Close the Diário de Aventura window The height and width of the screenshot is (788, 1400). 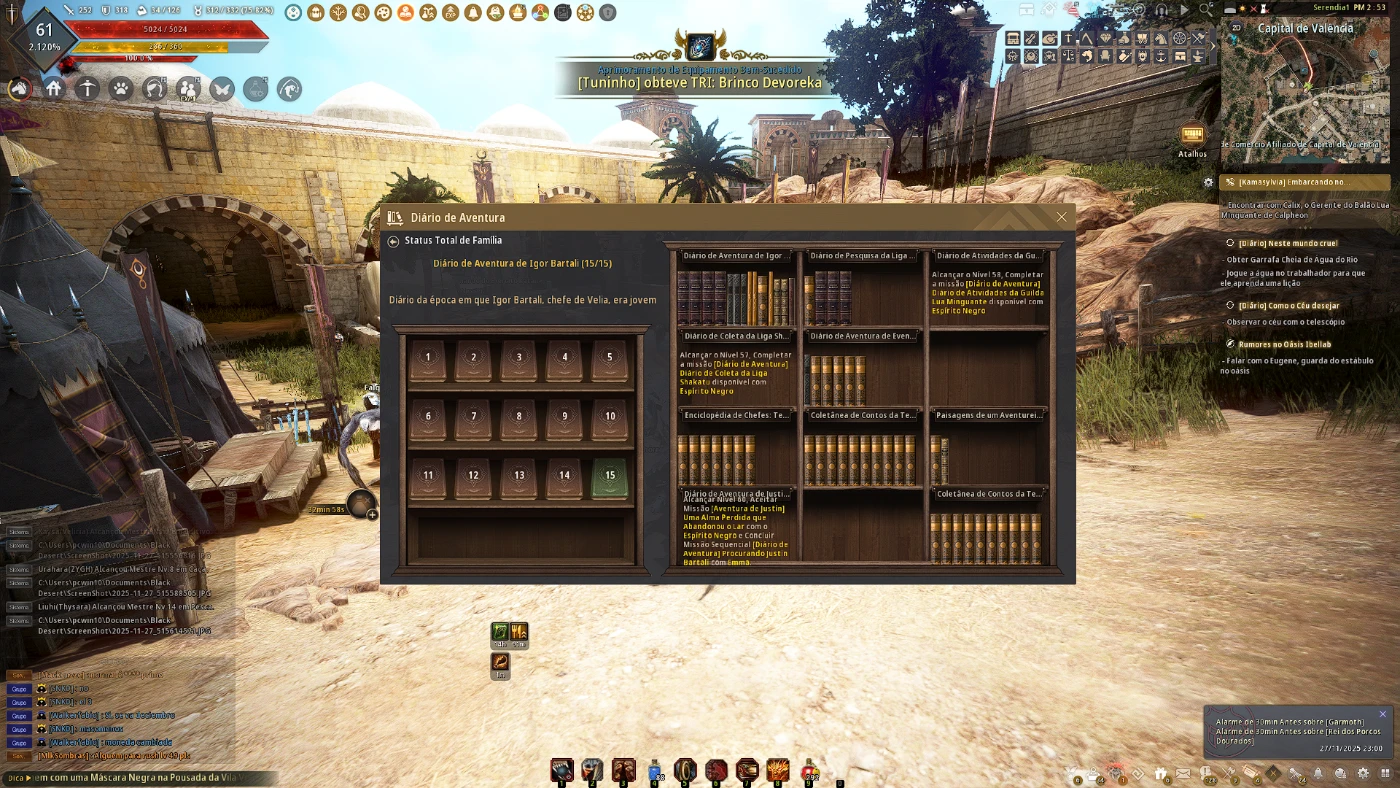[x=1061, y=217]
